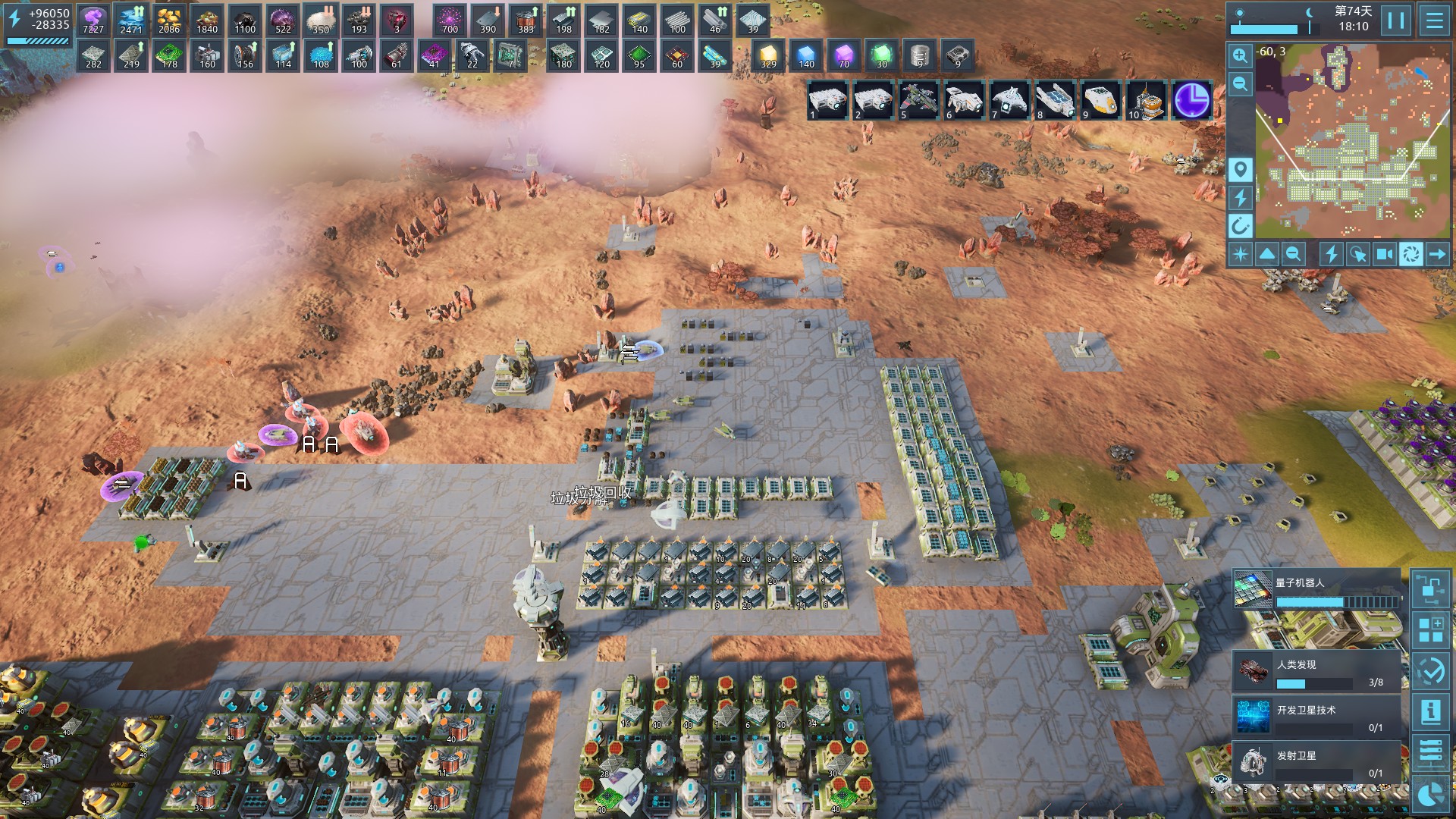
Task: Open the build grid-plus menu
Action: point(1431,630)
